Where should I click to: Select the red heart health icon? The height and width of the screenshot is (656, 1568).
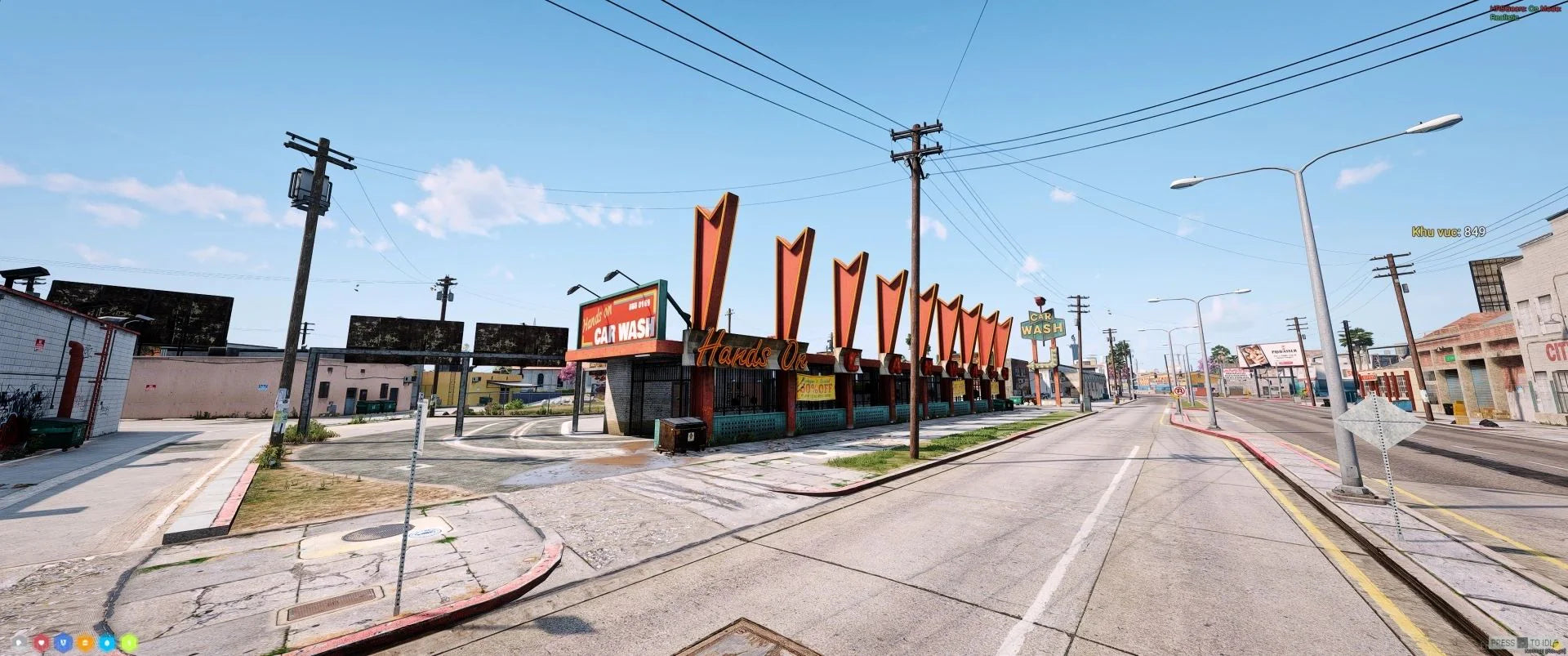point(42,643)
